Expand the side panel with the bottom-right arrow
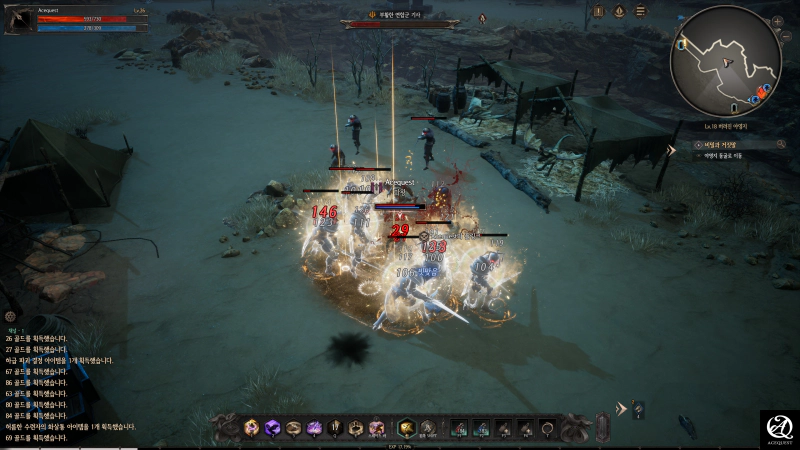The height and width of the screenshot is (450, 800). click(x=621, y=408)
